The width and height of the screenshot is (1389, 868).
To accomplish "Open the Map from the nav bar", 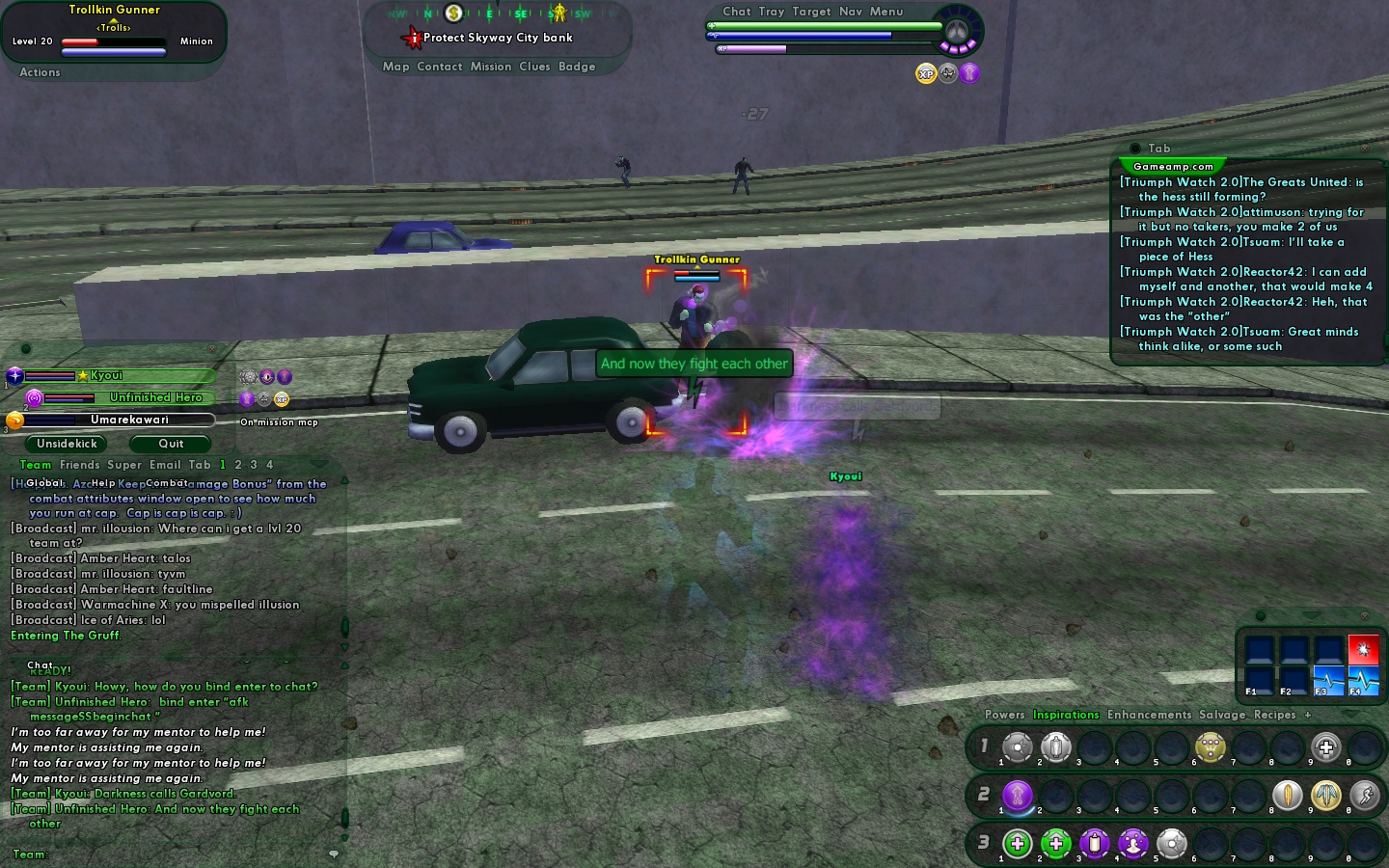I will coord(395,67).
